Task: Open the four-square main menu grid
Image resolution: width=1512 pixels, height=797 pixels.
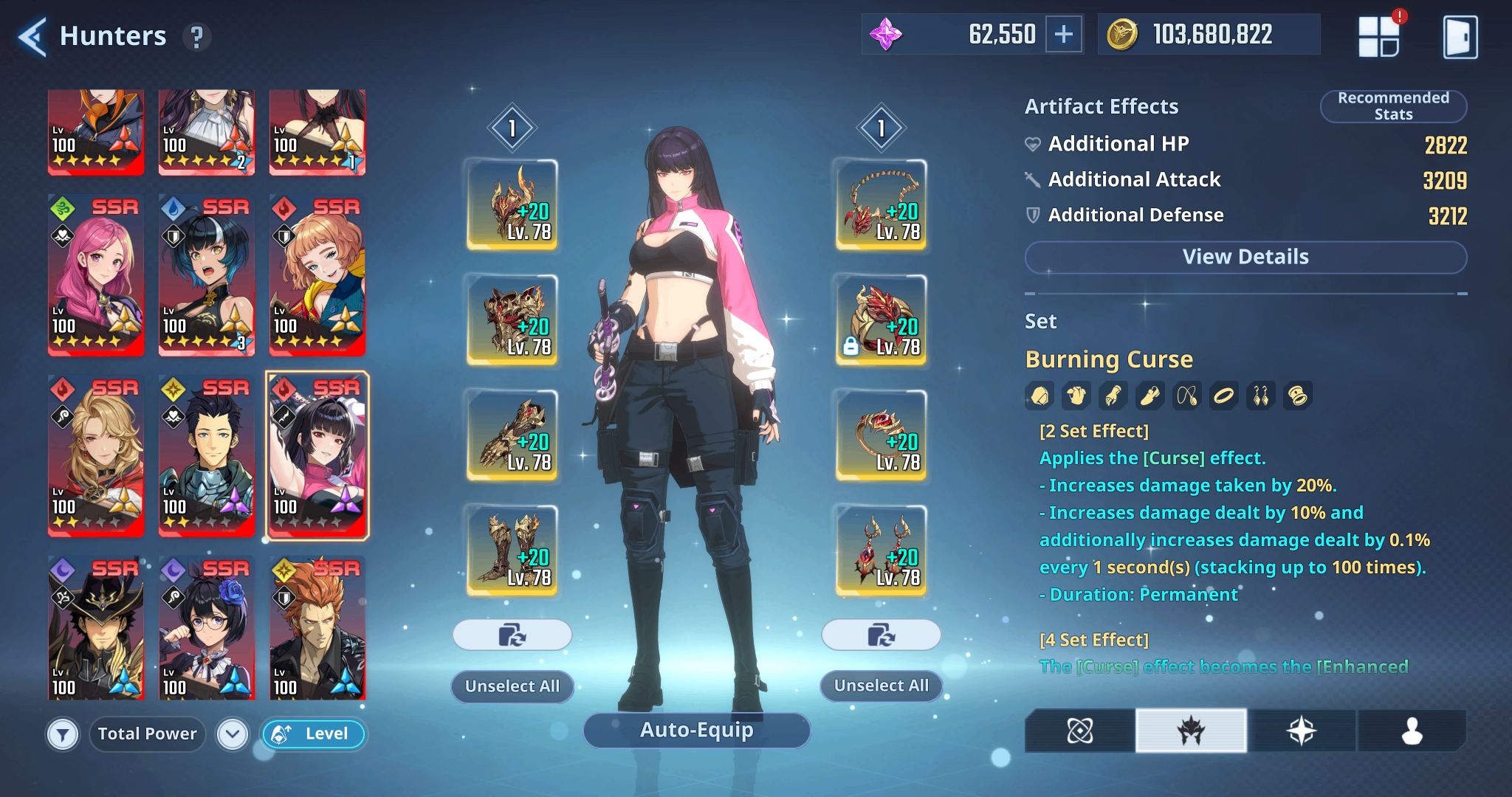Action: pos(1378,37)
